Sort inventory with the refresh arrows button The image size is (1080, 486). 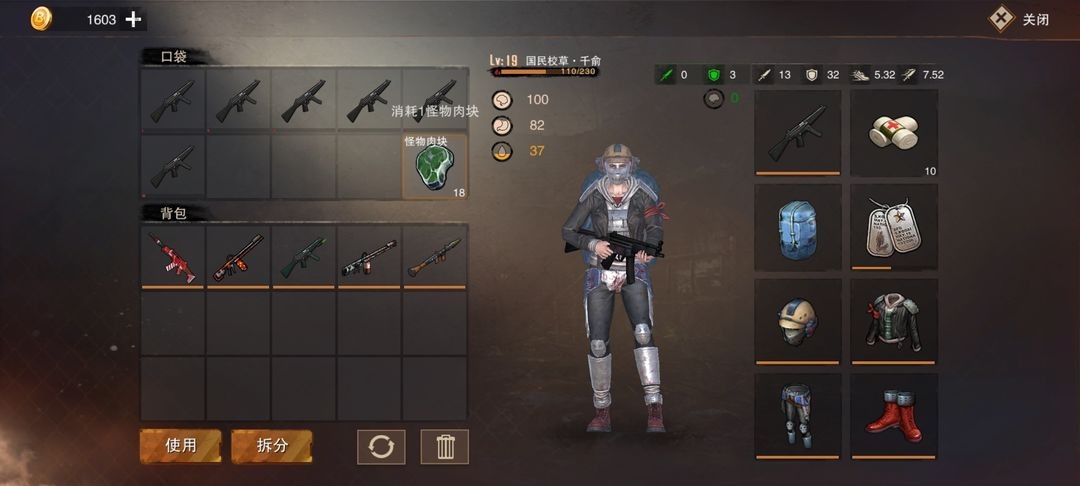(x=381, y=446)
